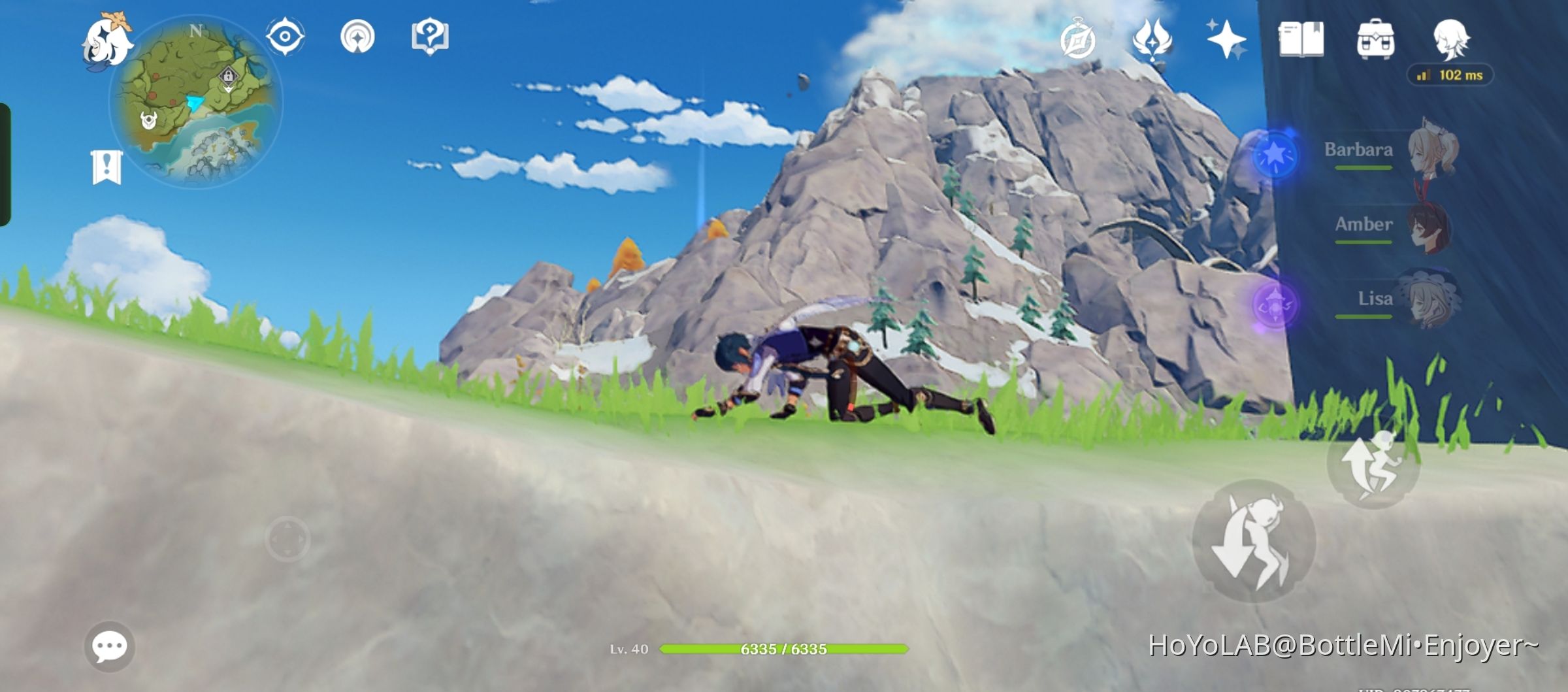
Task: Open the Inventory backpack icon
Action: click(1375, 41)
